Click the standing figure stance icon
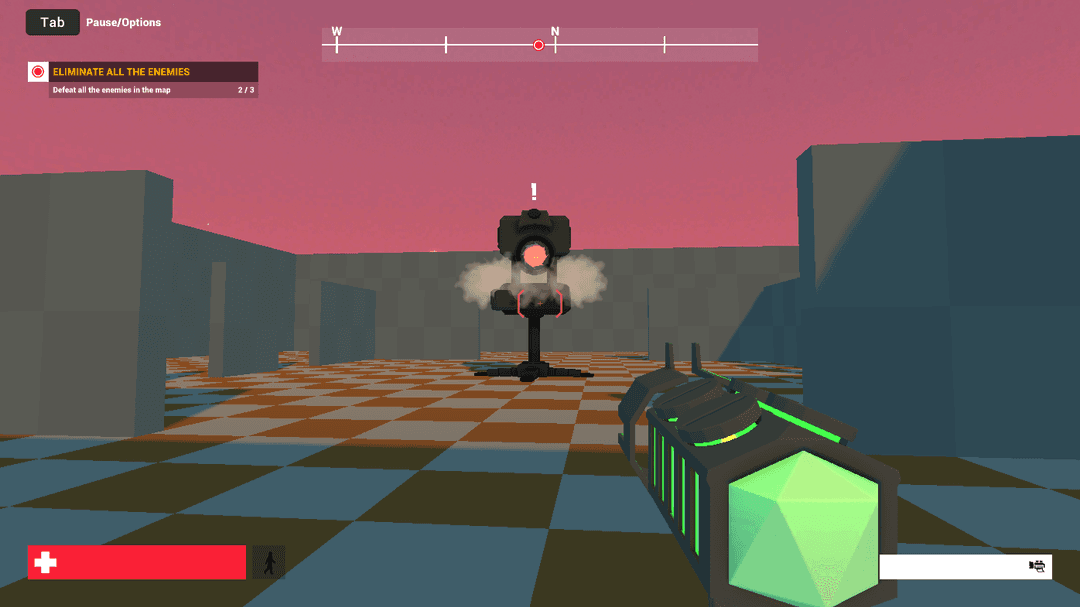The height and width of the screenshot is (607, 1080). click(x=268, y=563)
